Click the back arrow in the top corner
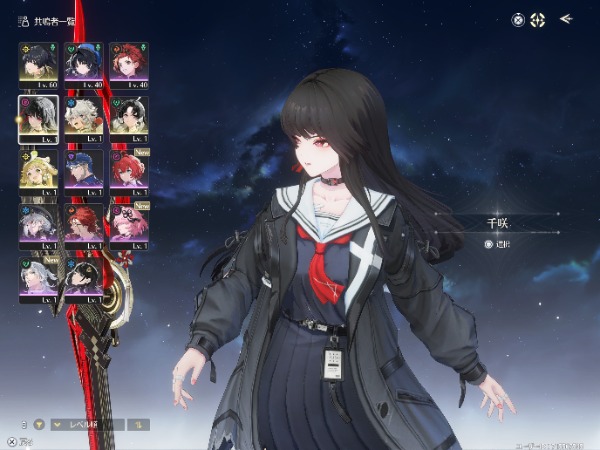This screenshot has height=450, width=600. coord(566,18)
